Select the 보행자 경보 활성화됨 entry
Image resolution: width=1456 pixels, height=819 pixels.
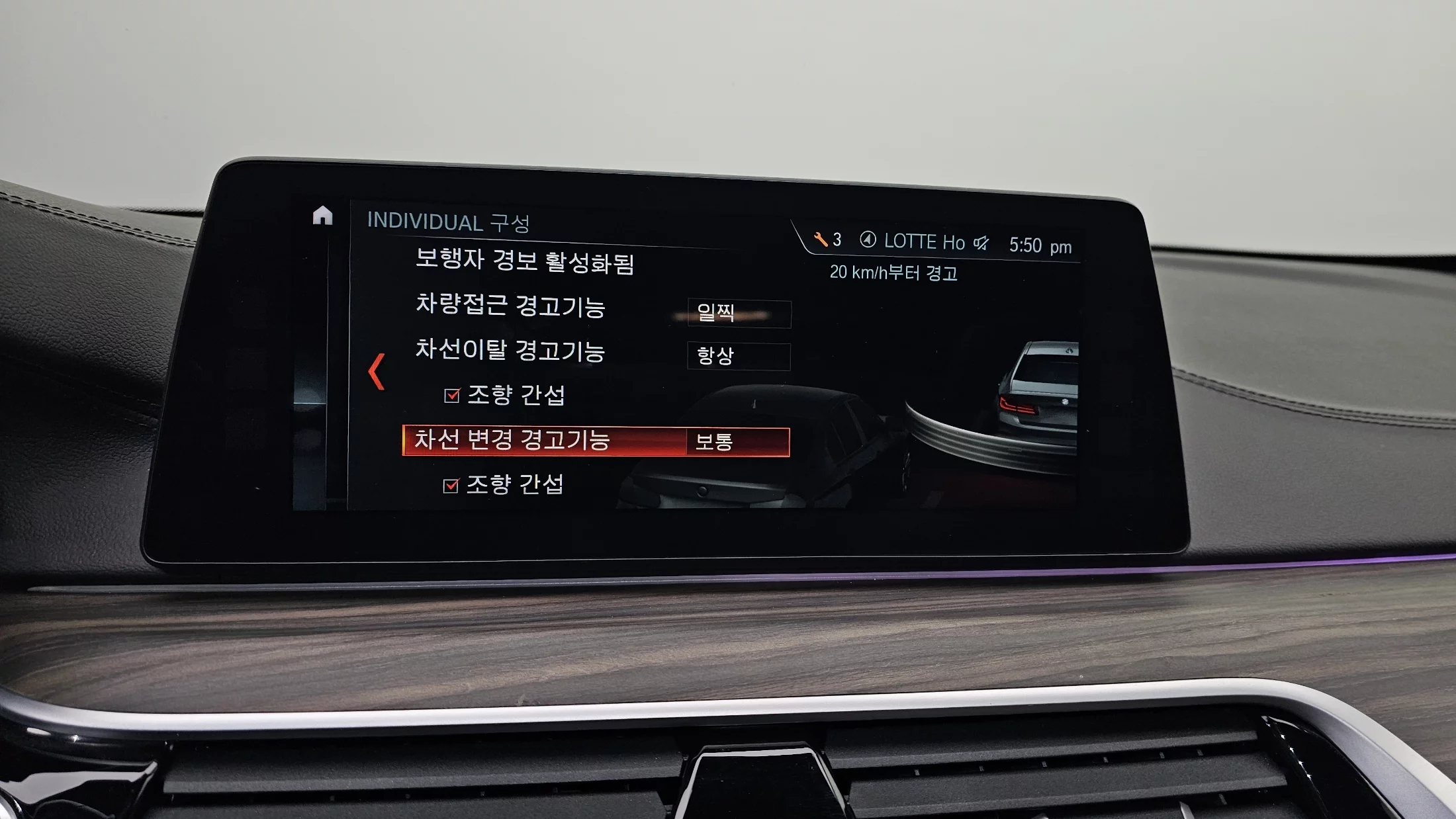(524, 261)
